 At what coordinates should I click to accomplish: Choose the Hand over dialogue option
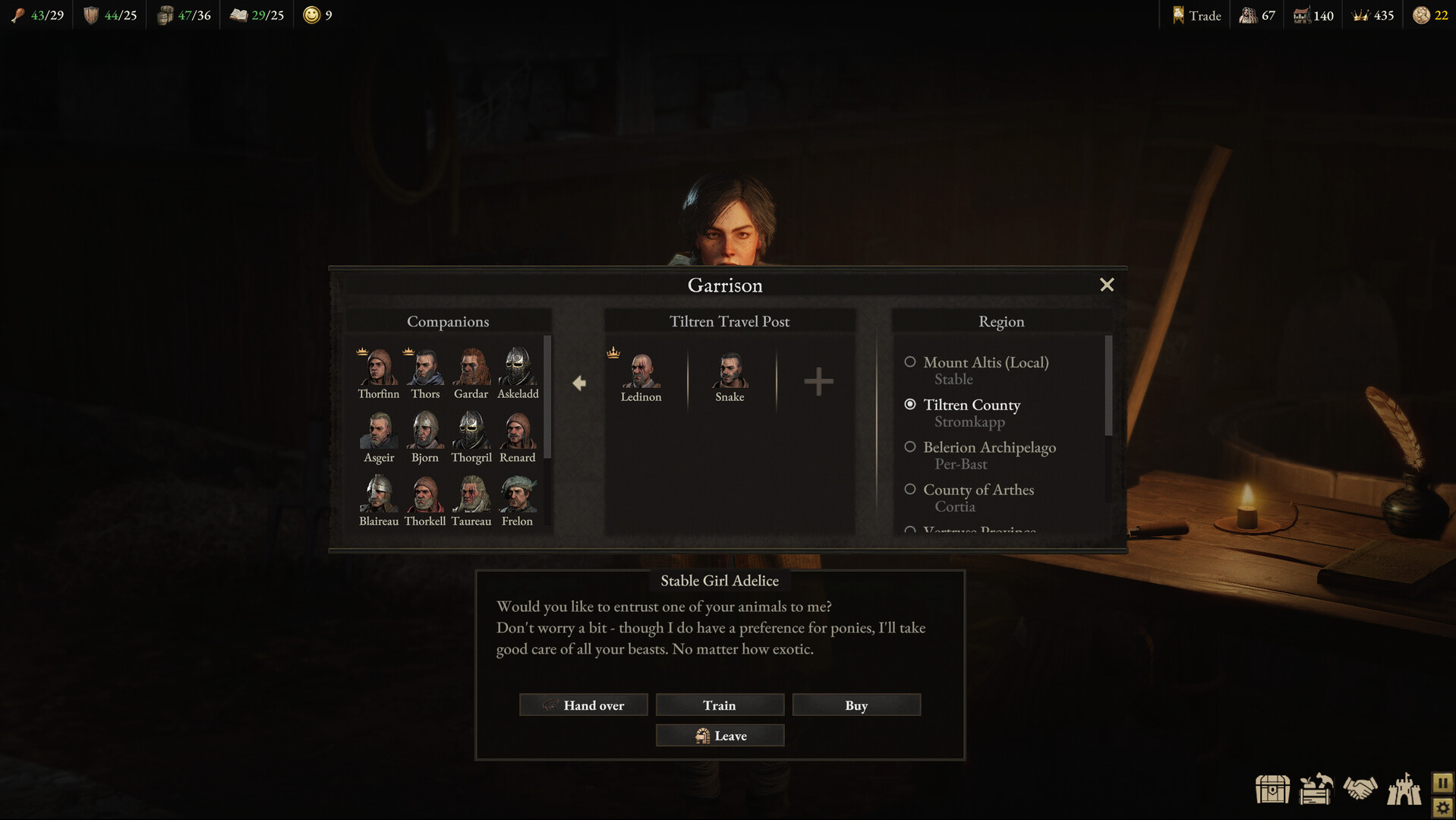tap(583, 705)
